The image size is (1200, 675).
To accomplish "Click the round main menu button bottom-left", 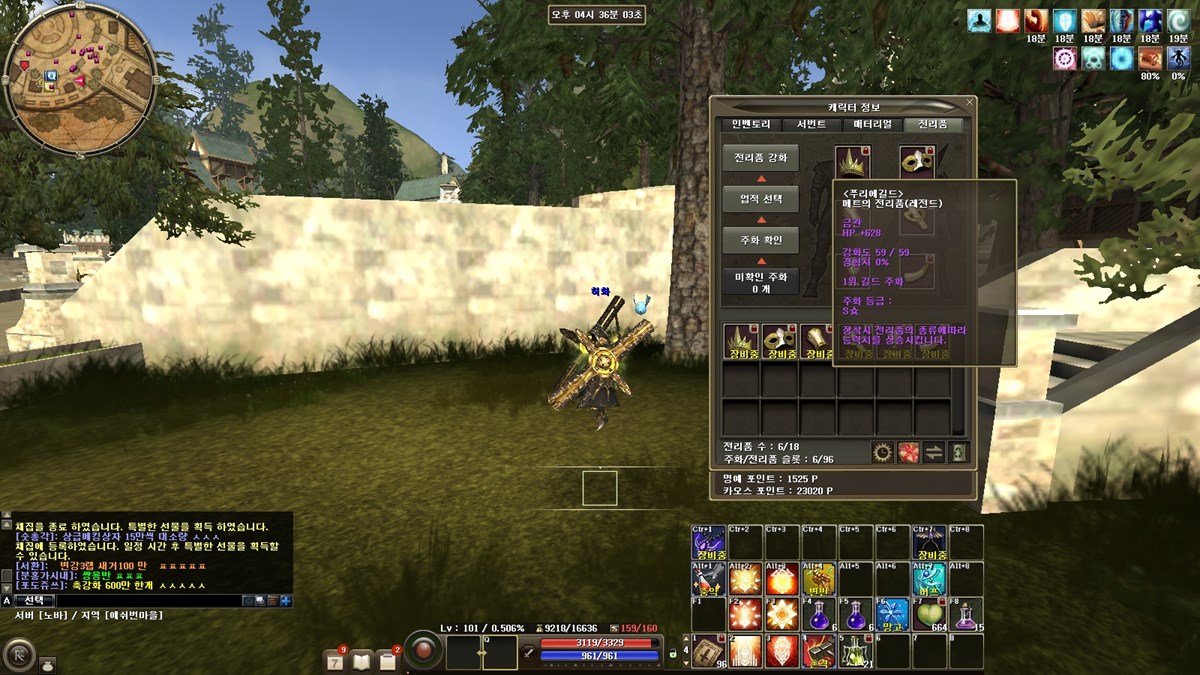I will pyautogui.click(x=18, y=654).
